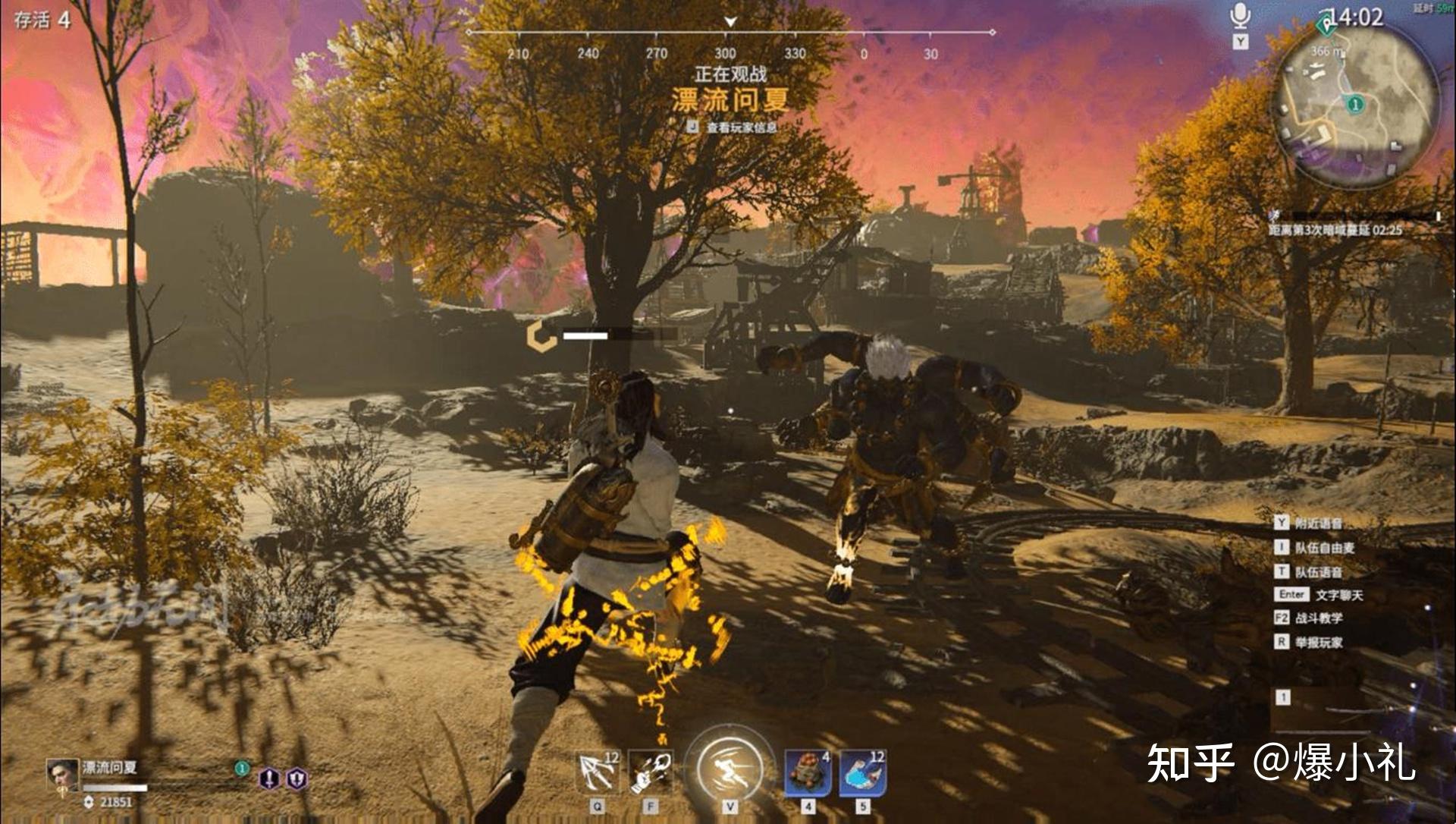The width and height of the screenshot is (1456, 824).
Task: Choose the 队伍自由麦 team open mic option
Action: [1324, 547]
